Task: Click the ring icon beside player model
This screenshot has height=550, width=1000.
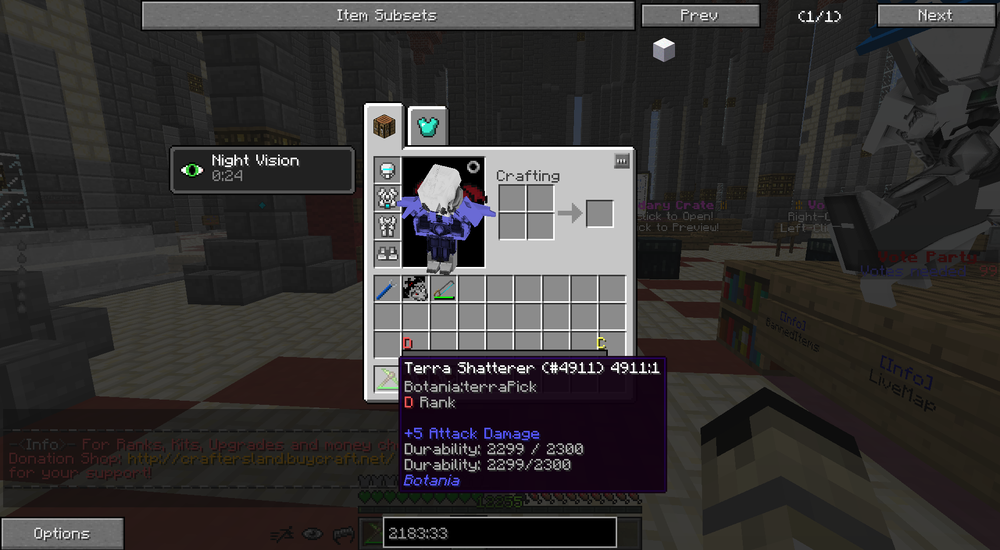Action: pos(473,167)
